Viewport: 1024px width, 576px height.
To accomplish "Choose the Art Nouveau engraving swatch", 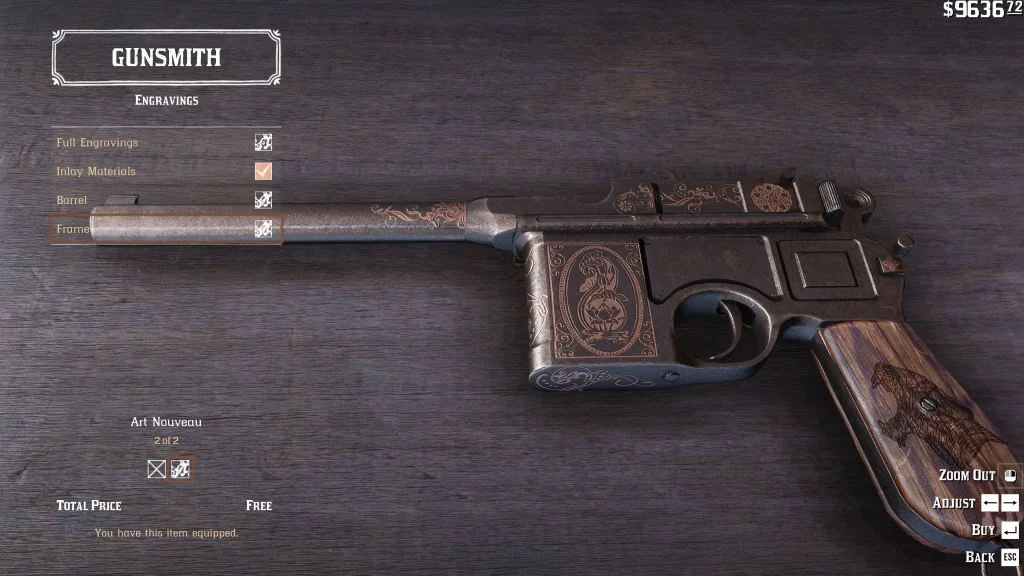I will tap(181, 469).
